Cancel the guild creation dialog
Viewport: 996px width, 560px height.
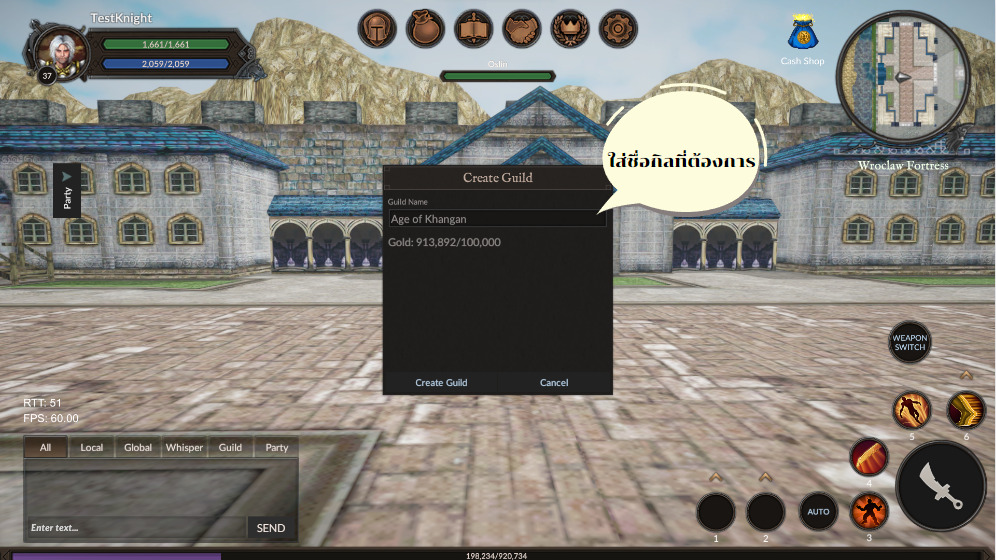(x=554, y=383)
